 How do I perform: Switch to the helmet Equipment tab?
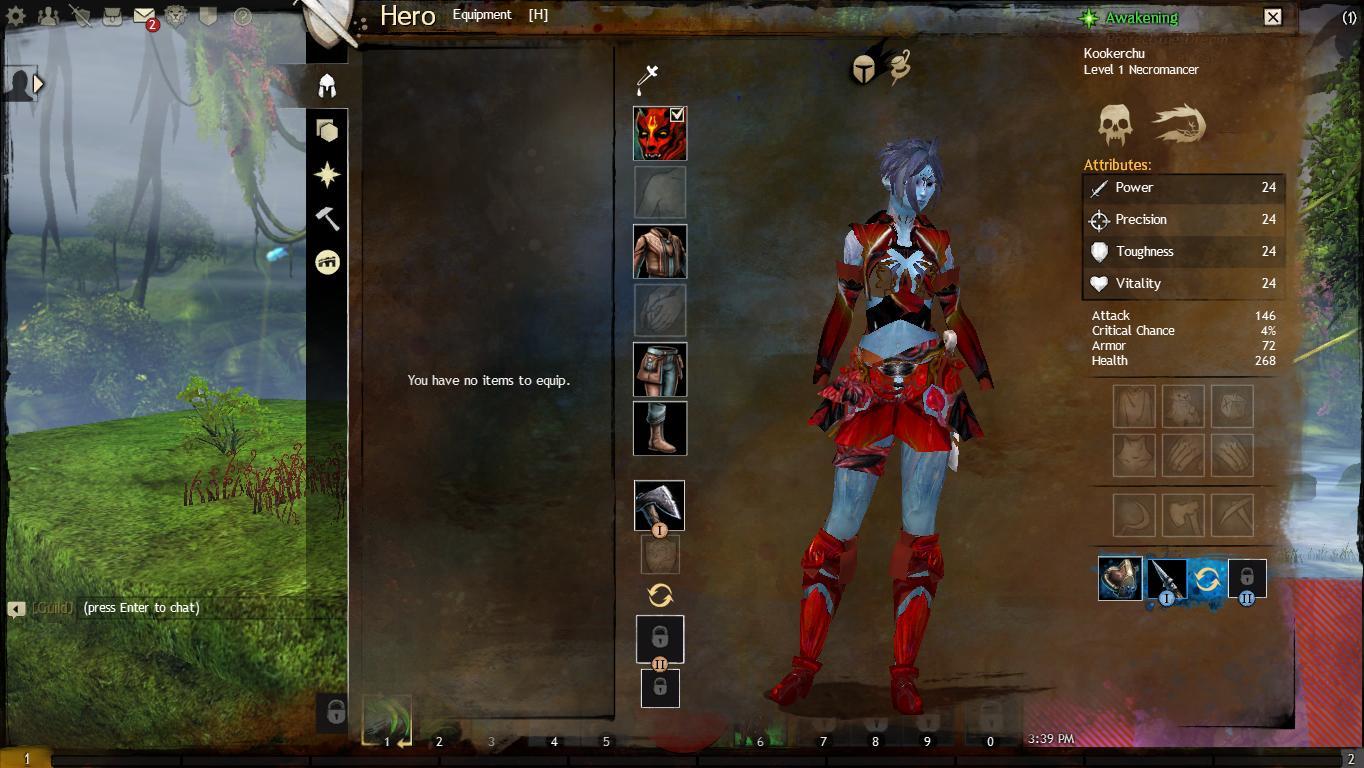tap(327, 86)
